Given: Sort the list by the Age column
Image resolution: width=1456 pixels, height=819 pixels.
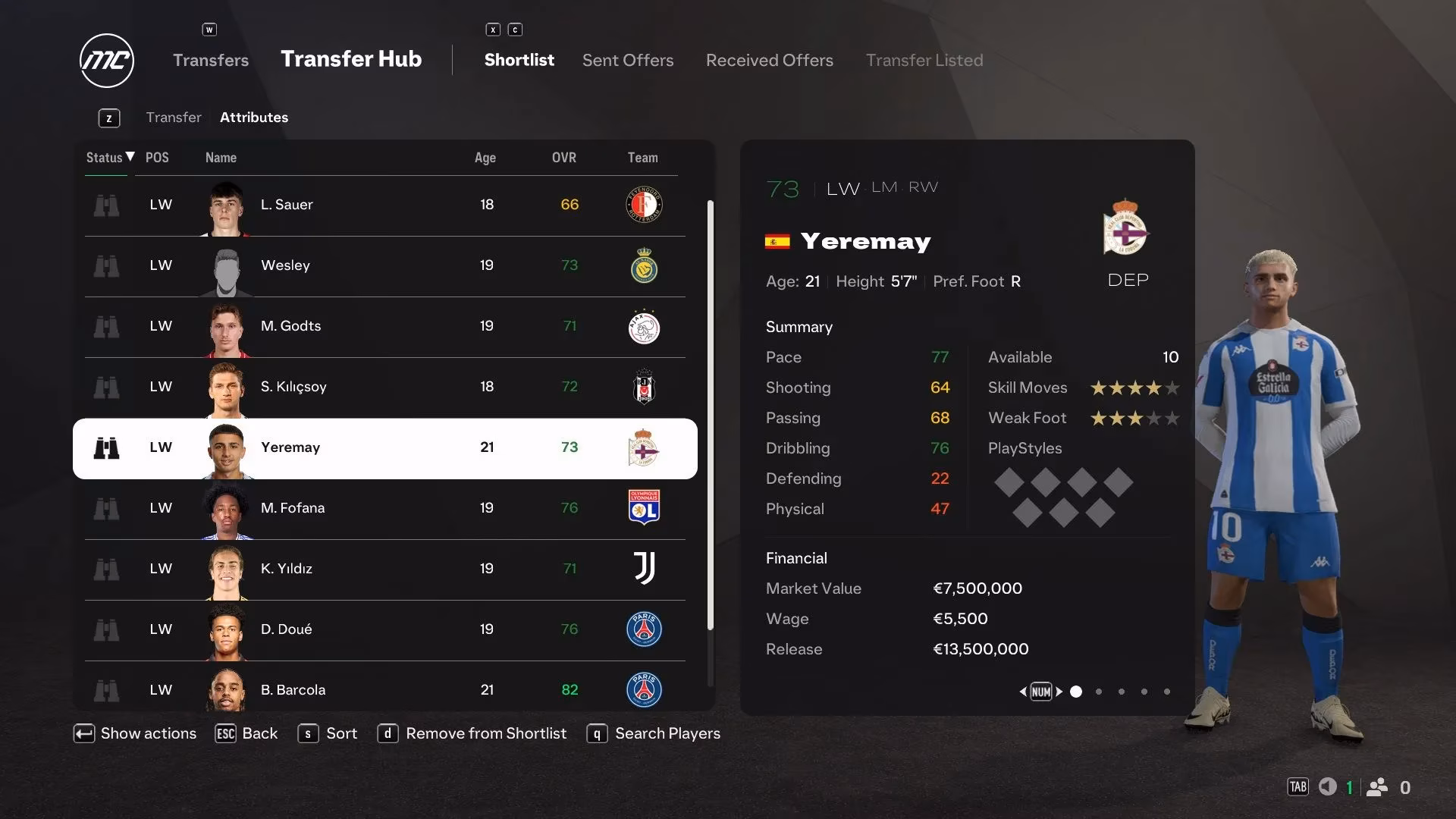Looking at the screenshot, I should 485,158.
